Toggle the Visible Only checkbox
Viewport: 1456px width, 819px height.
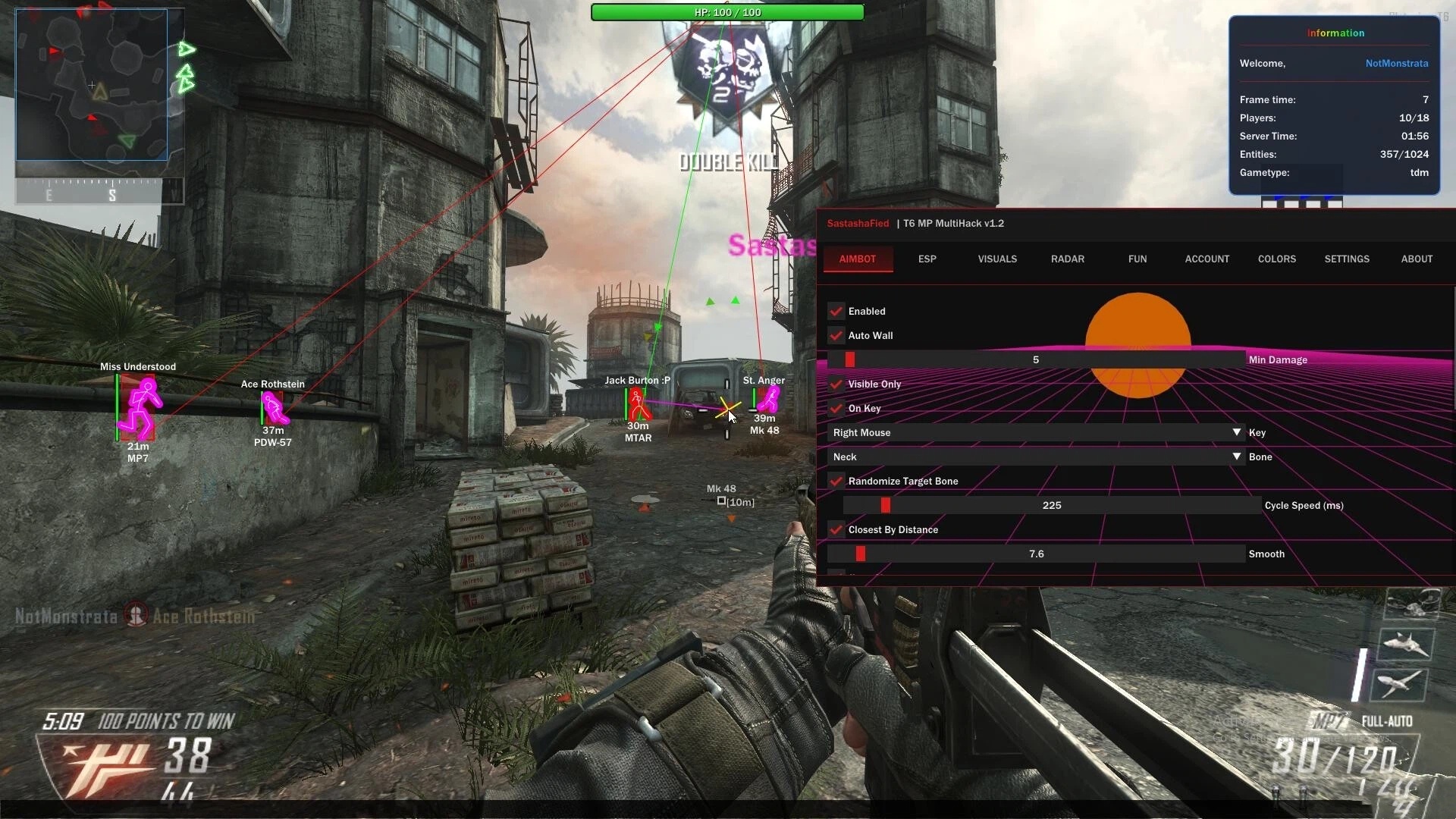[836, 384]
